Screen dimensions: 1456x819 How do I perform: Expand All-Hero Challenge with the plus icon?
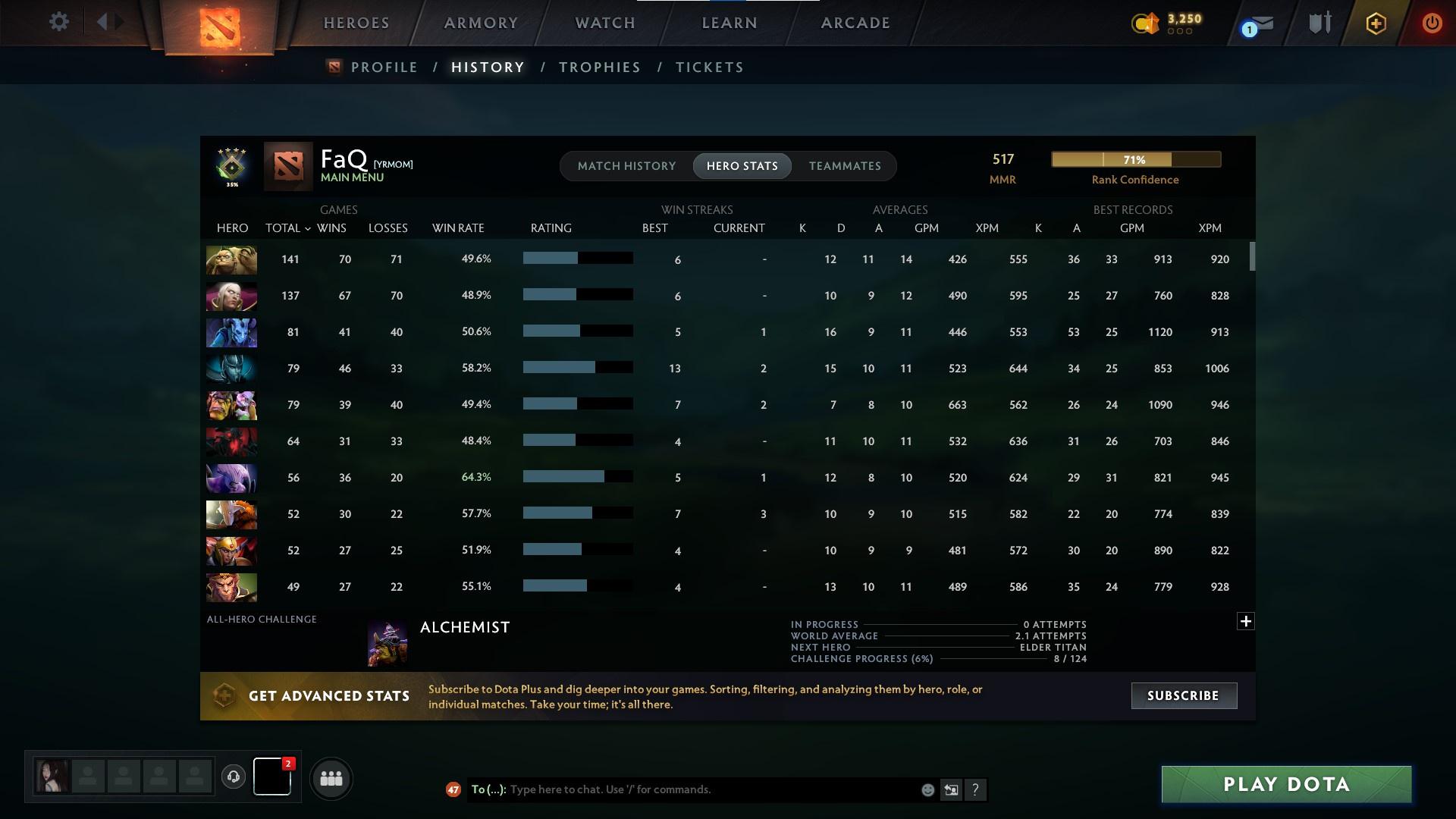tap(1244, 621)
